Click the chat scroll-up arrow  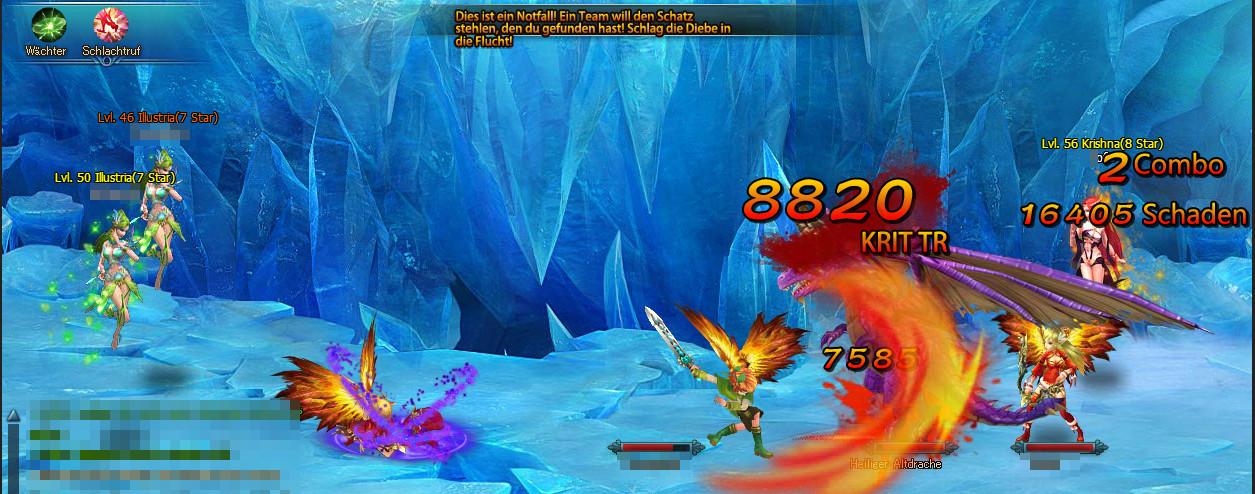(x=12, y=415)
